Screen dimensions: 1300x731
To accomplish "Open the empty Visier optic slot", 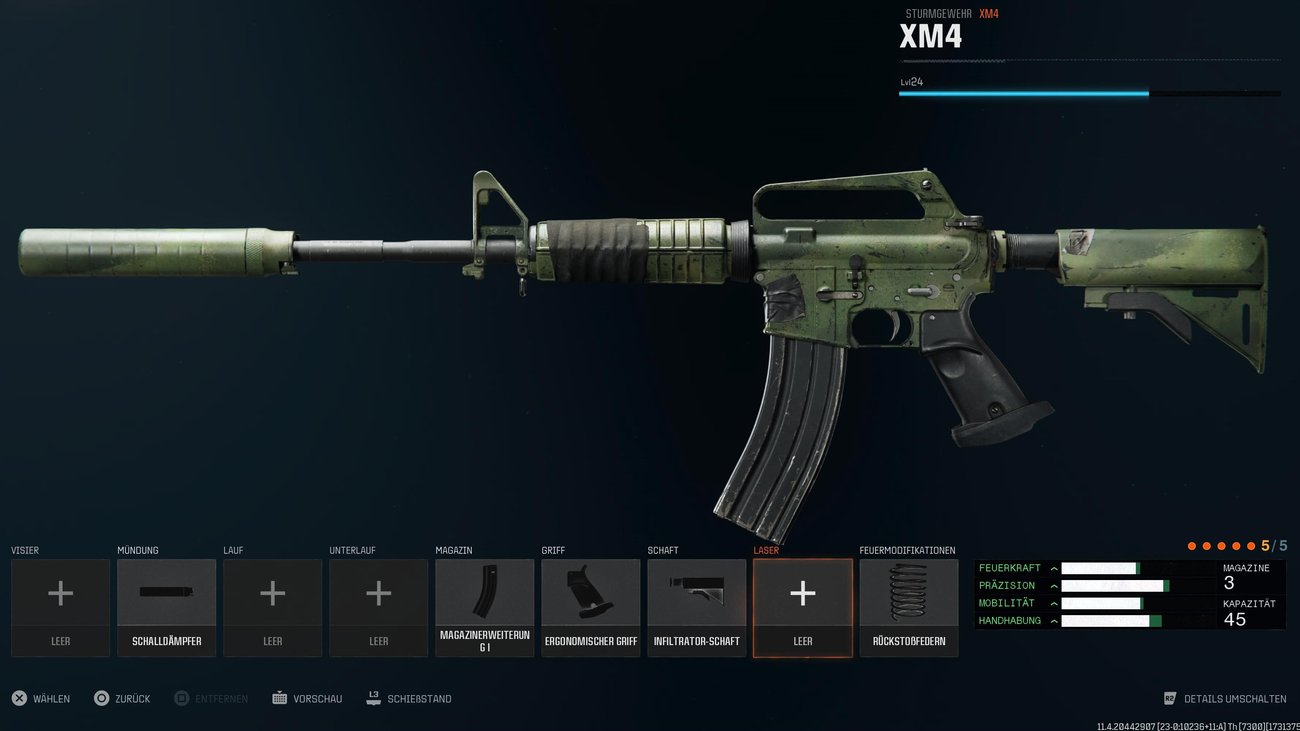I will 60,605.
